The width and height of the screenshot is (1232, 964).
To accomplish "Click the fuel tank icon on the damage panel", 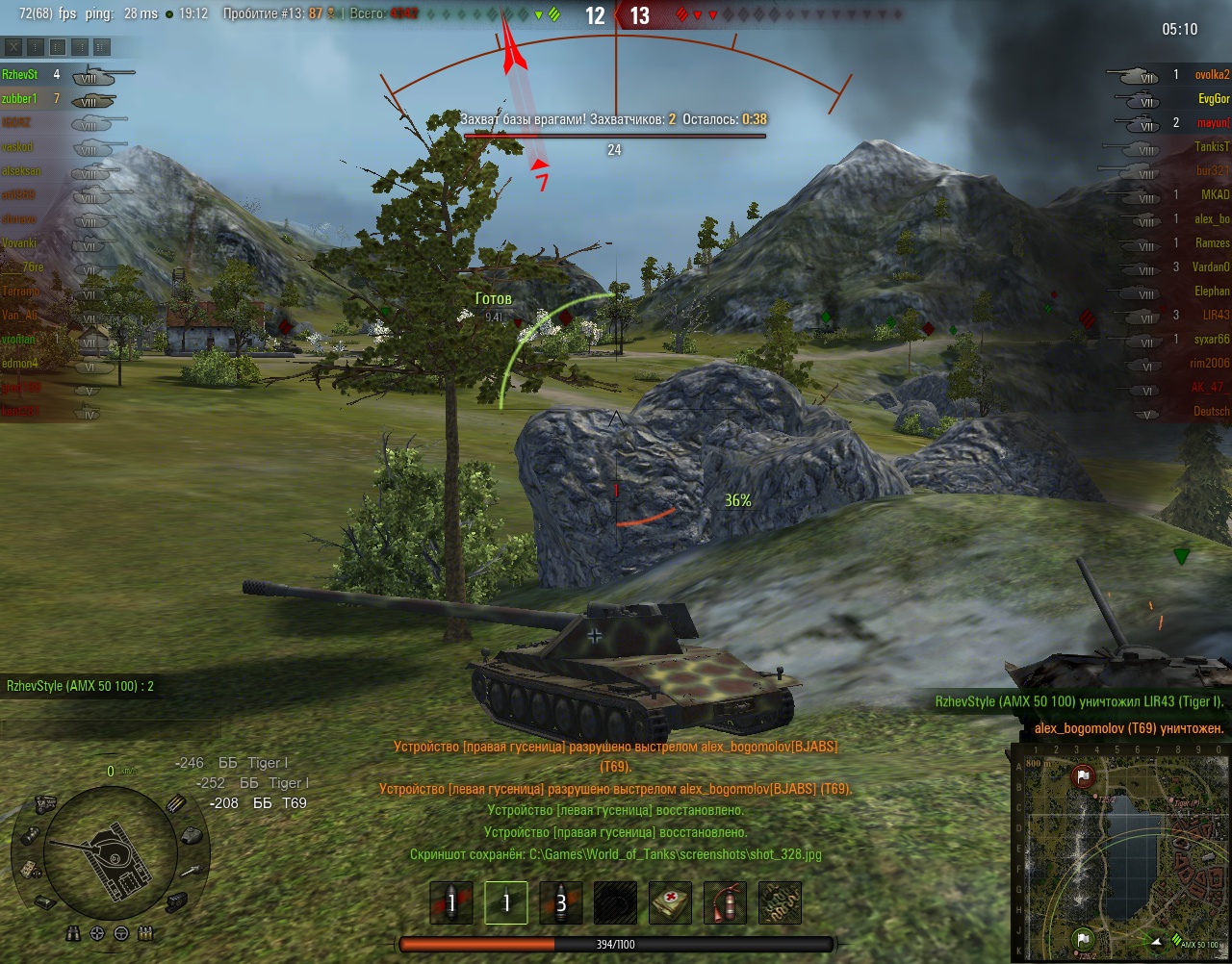I will 29,834.
